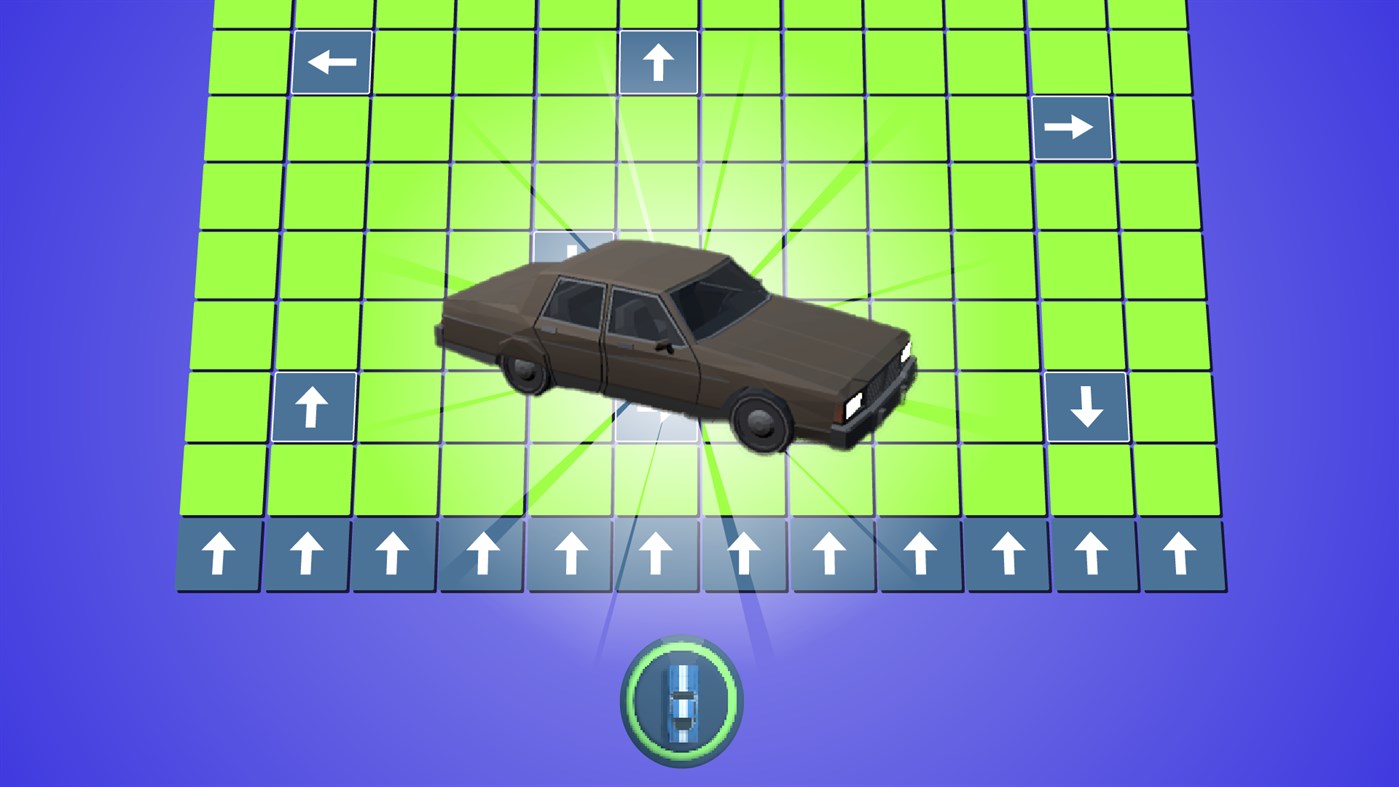
Task: Select the right arrow tile near top right
Action: click(1074, 127)
